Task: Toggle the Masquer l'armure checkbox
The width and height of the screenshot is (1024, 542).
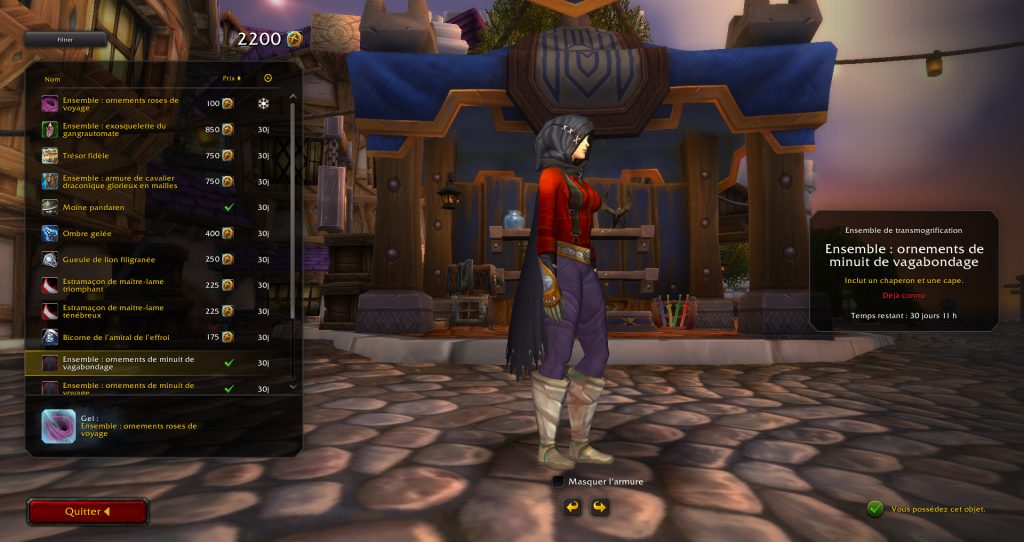Action: 558,482
